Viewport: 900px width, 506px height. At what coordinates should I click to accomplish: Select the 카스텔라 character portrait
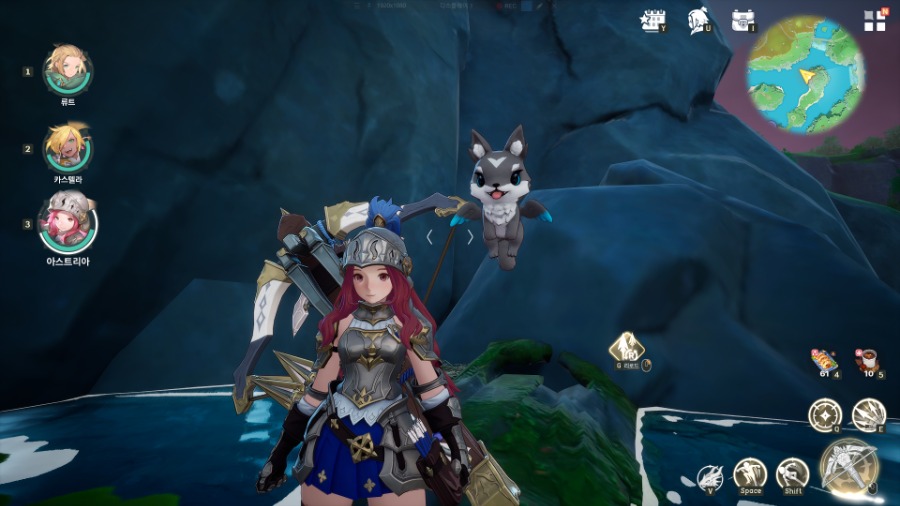click(x=68, y=146)
